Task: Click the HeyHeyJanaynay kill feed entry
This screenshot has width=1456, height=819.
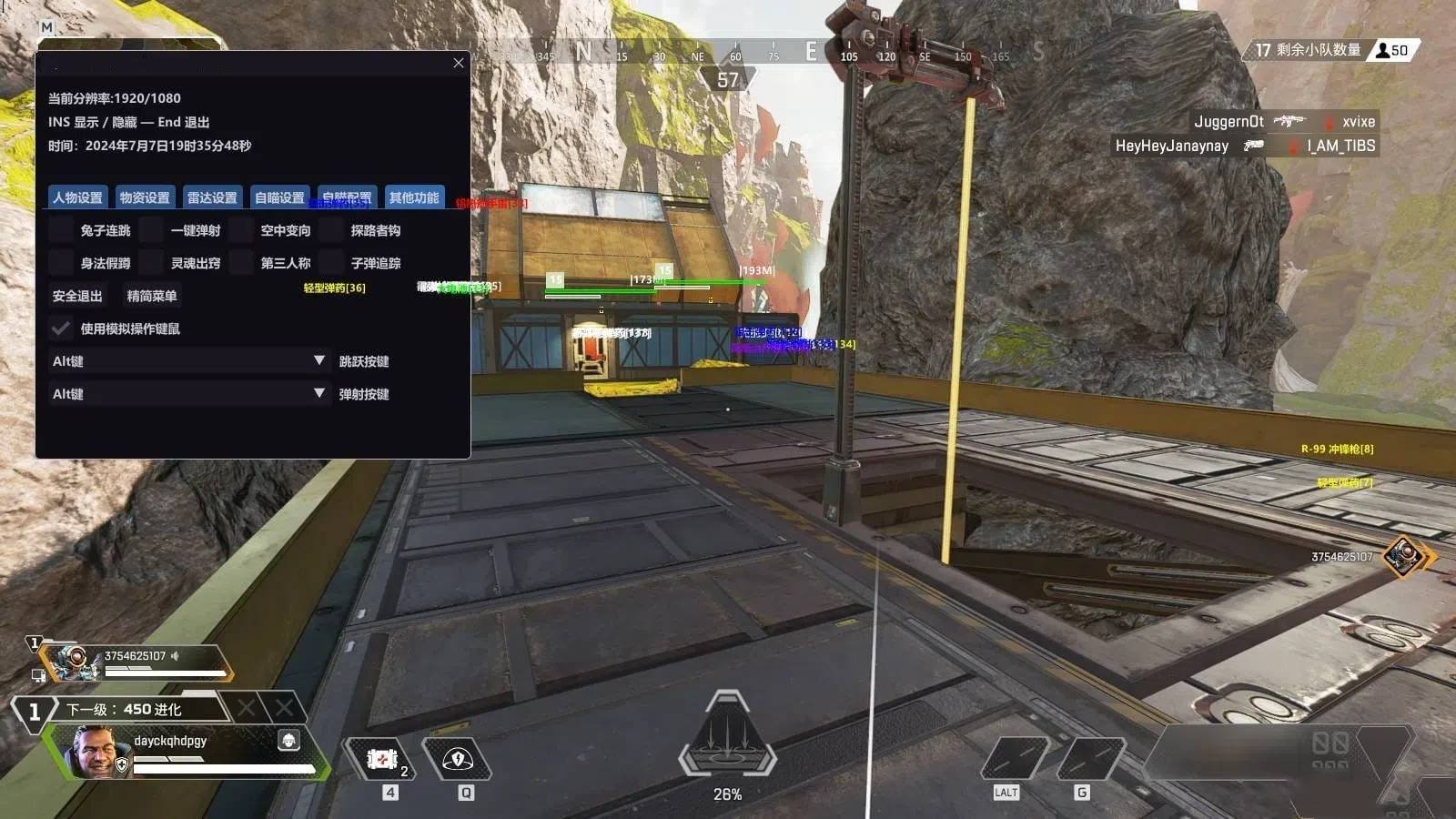Action: (x=1172, y=146)
